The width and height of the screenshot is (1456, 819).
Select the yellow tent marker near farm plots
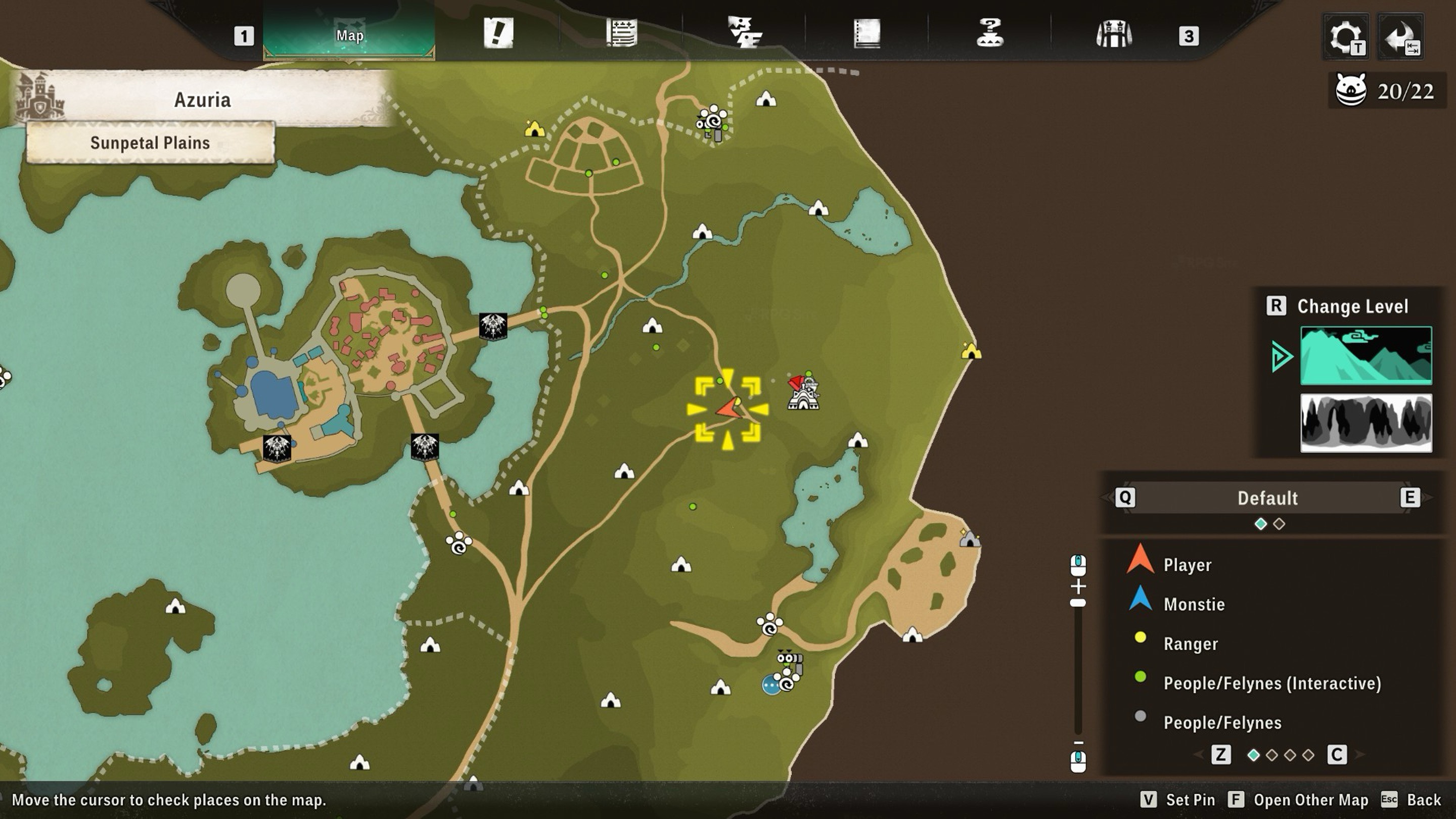pyautogui.click(x=534, y=129)
